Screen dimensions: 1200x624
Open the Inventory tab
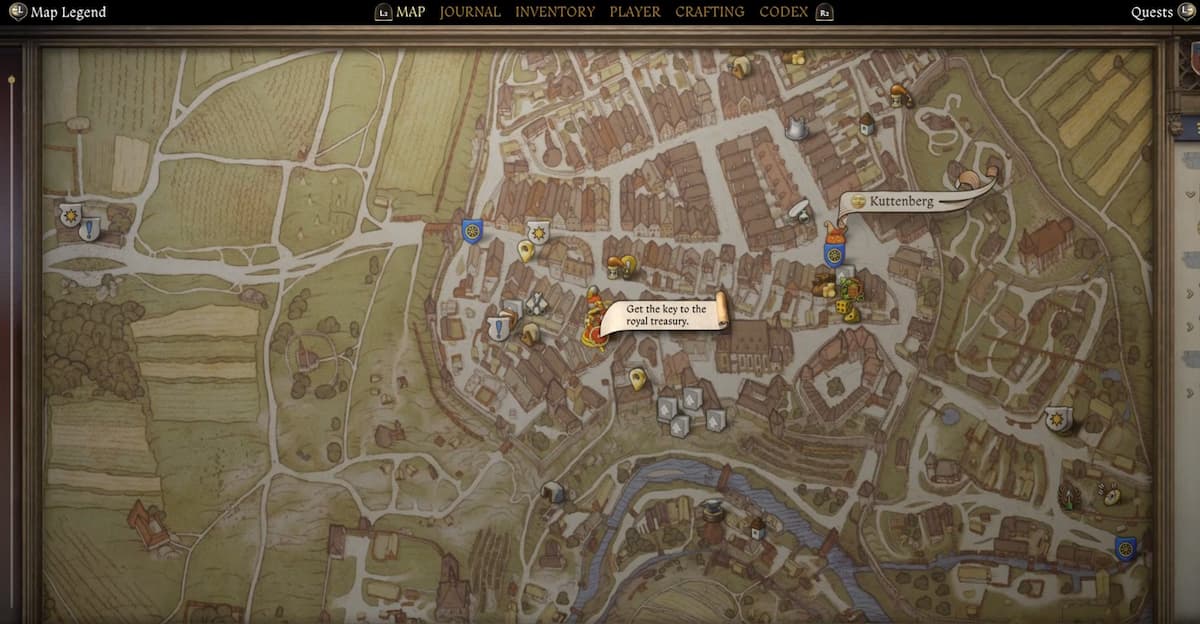555,12
